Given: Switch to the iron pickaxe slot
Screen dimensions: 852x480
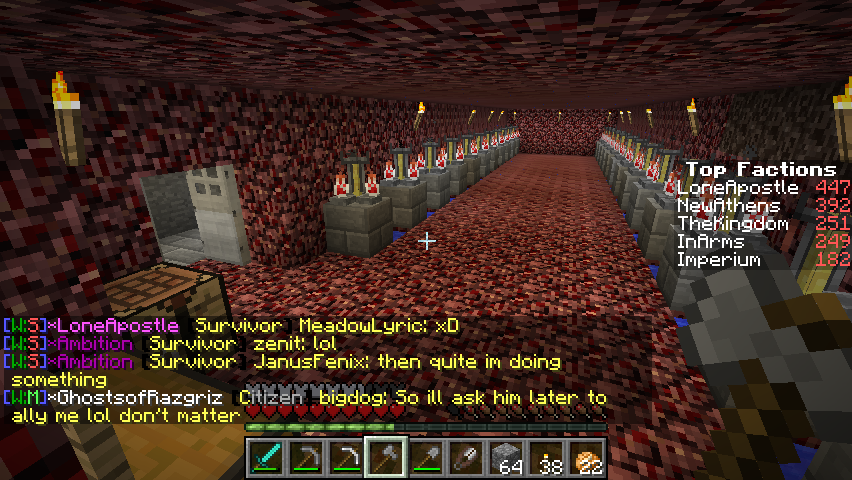Looking at the screenshot, I should click(345, 458).
